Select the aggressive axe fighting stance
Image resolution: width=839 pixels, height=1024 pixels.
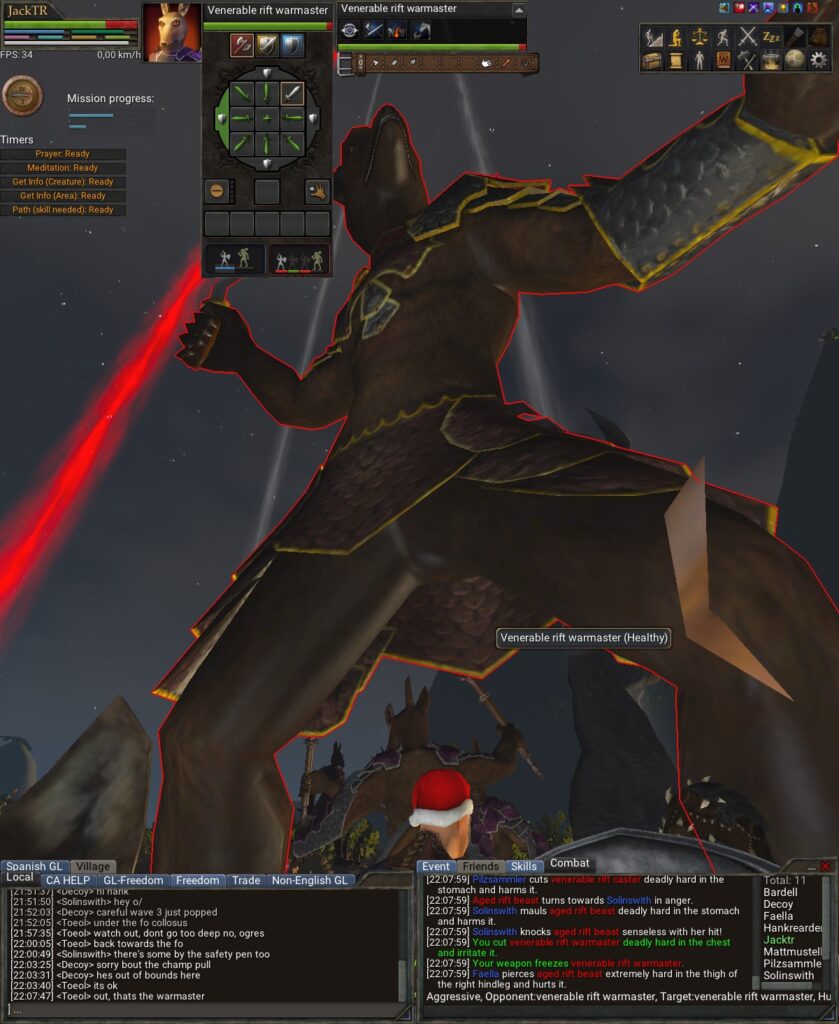click(x=242, y=45)
